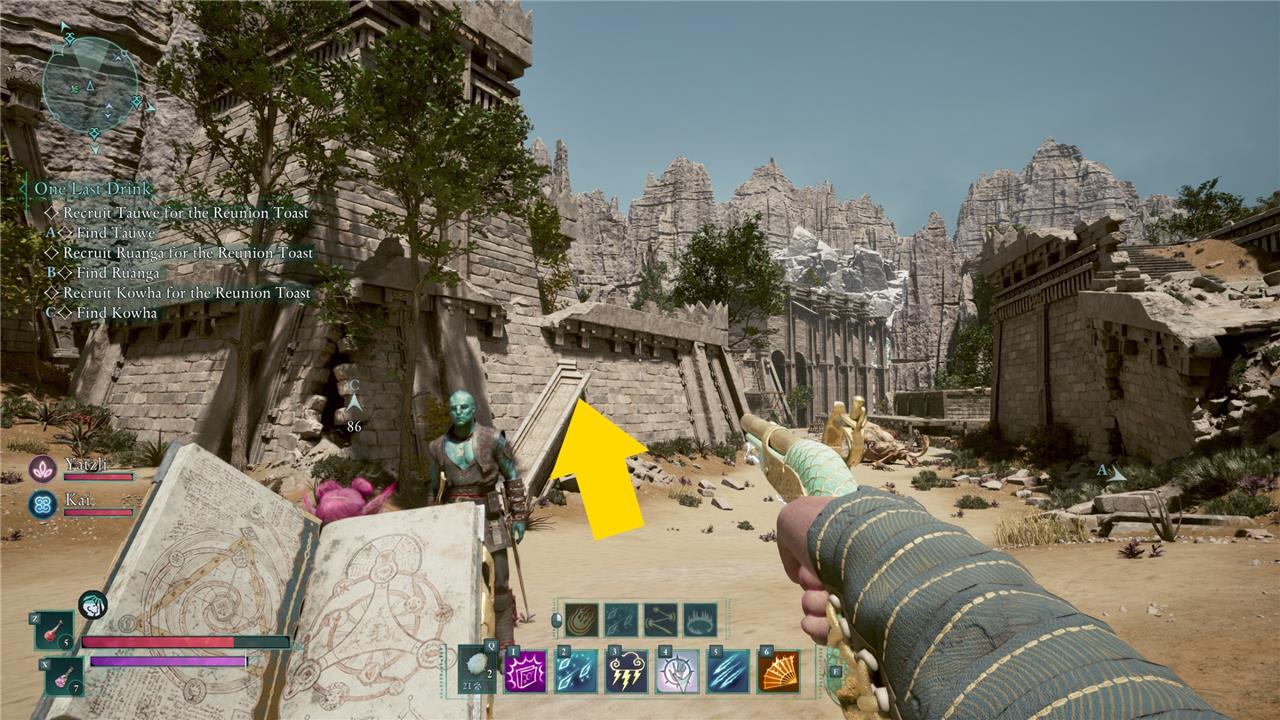The image size is (1280, 720).
Task: Activate the purple grimoire burst ability
Action: pos(525,671)
